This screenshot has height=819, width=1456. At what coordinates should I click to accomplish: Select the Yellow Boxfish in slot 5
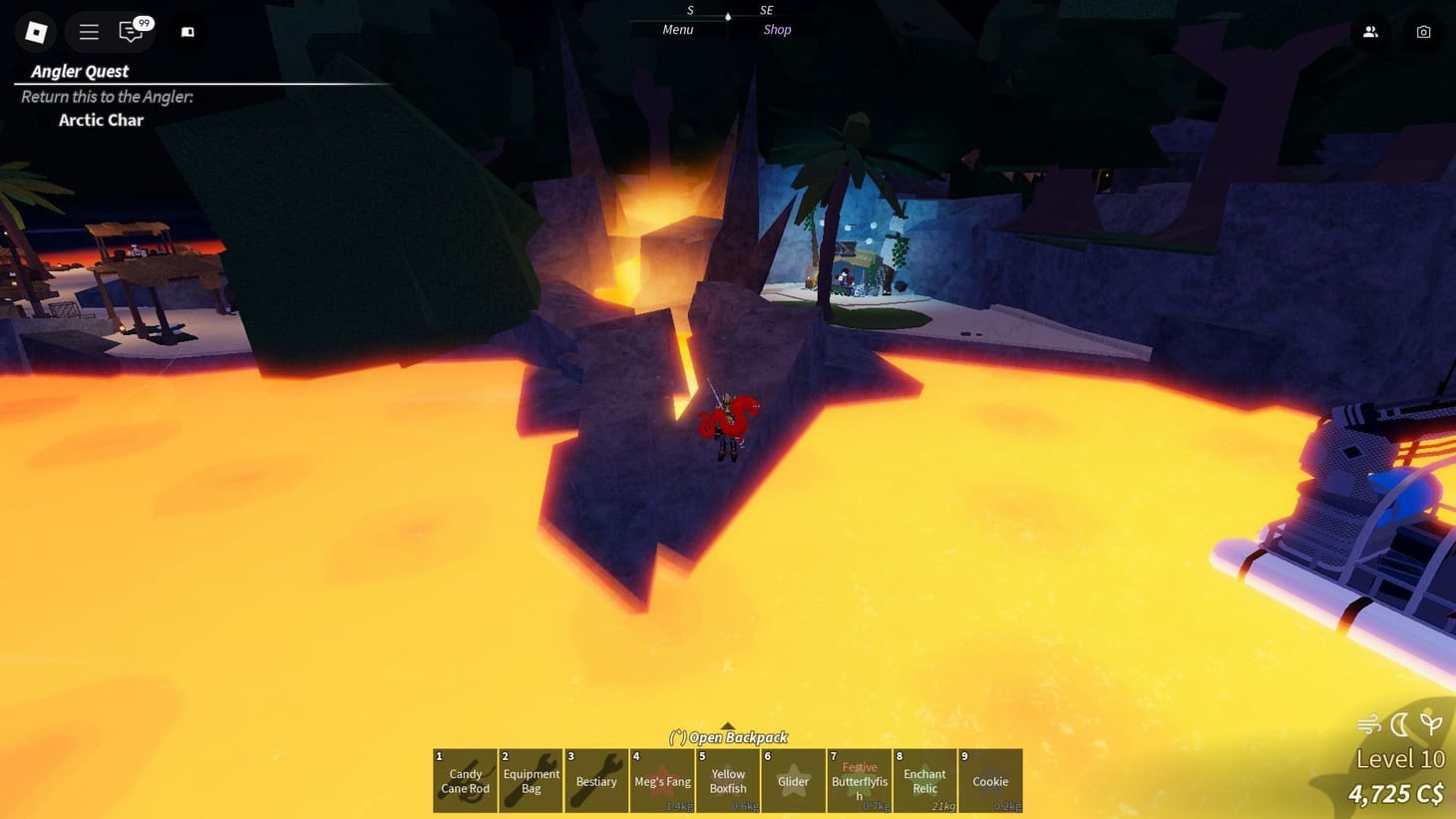[728, 781]
